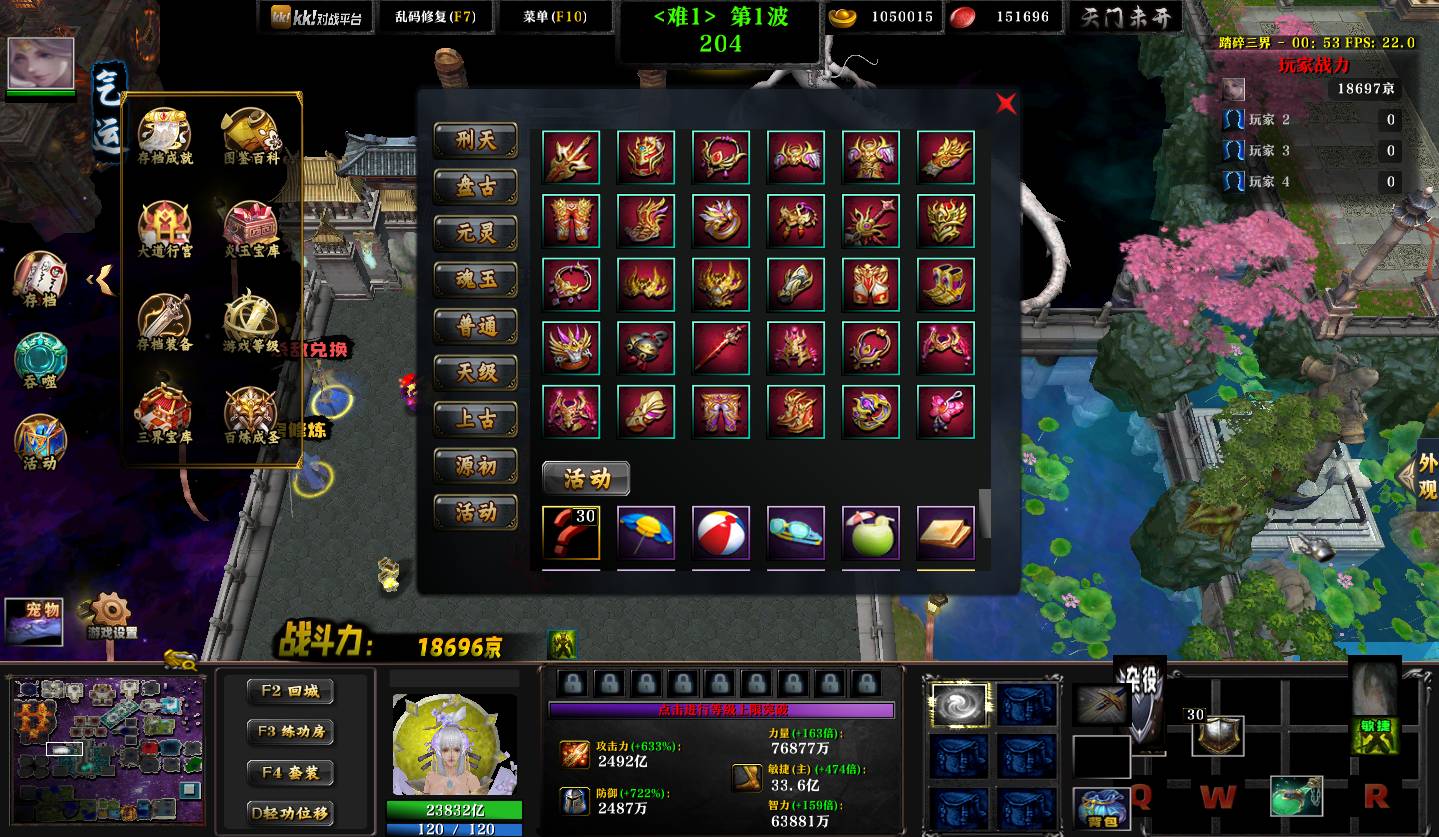Select the 炎玉宝库 treasury icon

[251, 229]
